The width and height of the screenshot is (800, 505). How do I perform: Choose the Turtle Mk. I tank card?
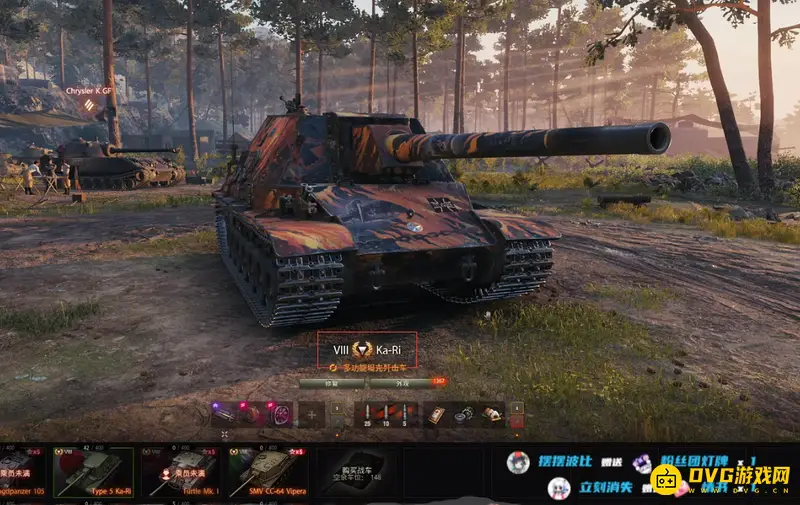tap(181, 472)
